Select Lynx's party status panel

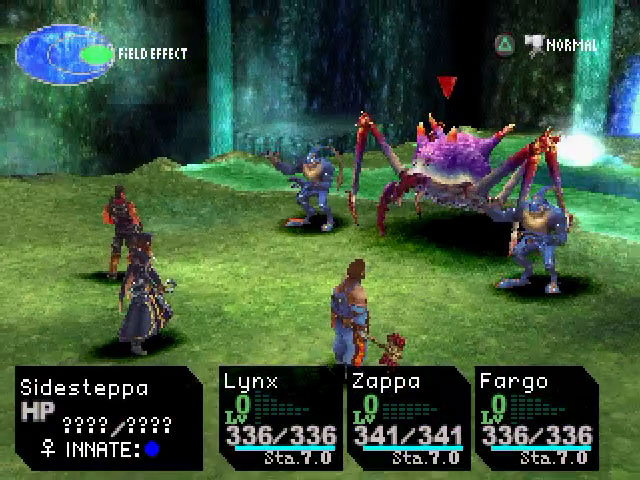pos(281,417)
